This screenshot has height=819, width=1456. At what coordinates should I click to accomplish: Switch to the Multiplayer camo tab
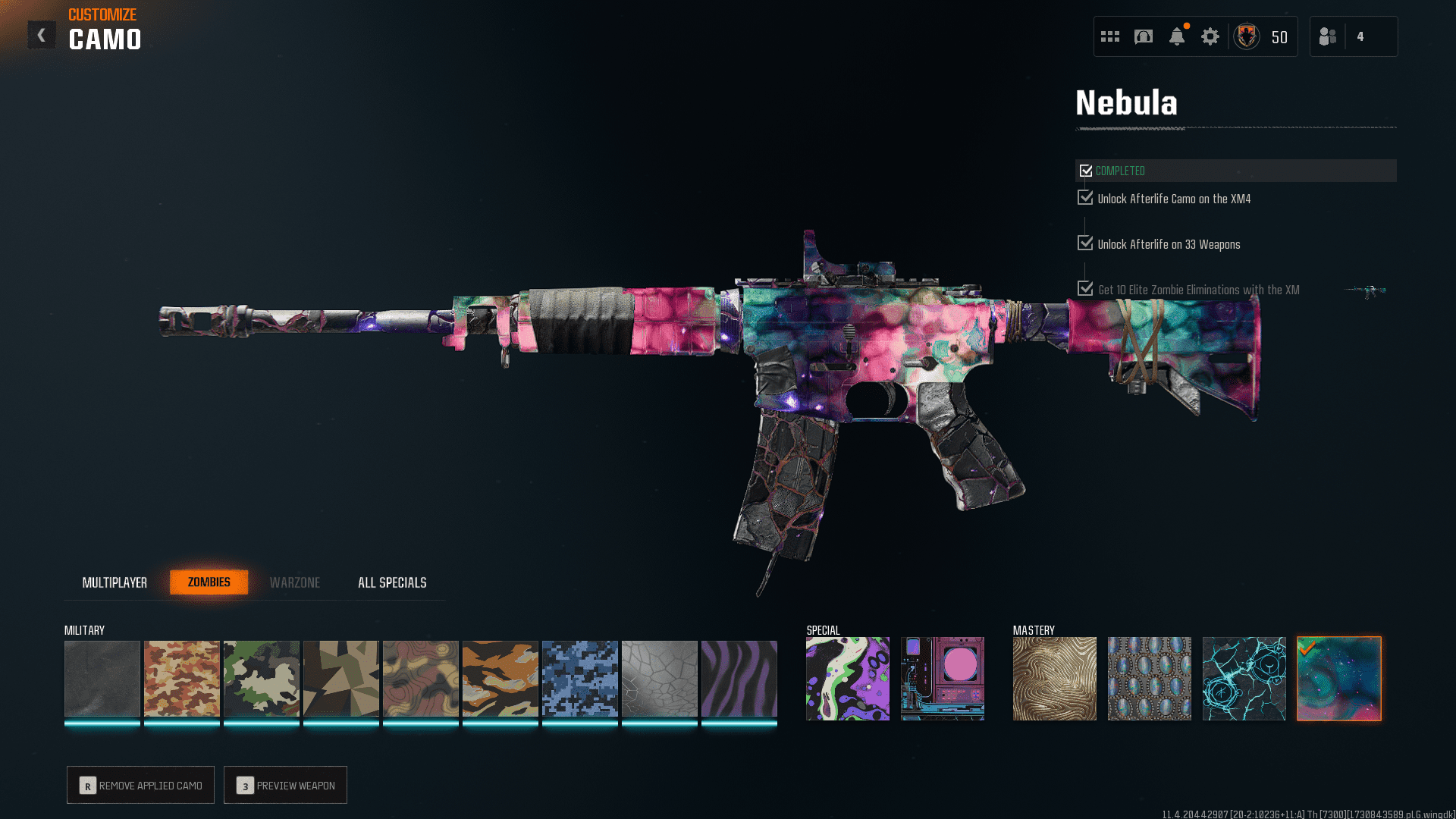coord(115,582)
